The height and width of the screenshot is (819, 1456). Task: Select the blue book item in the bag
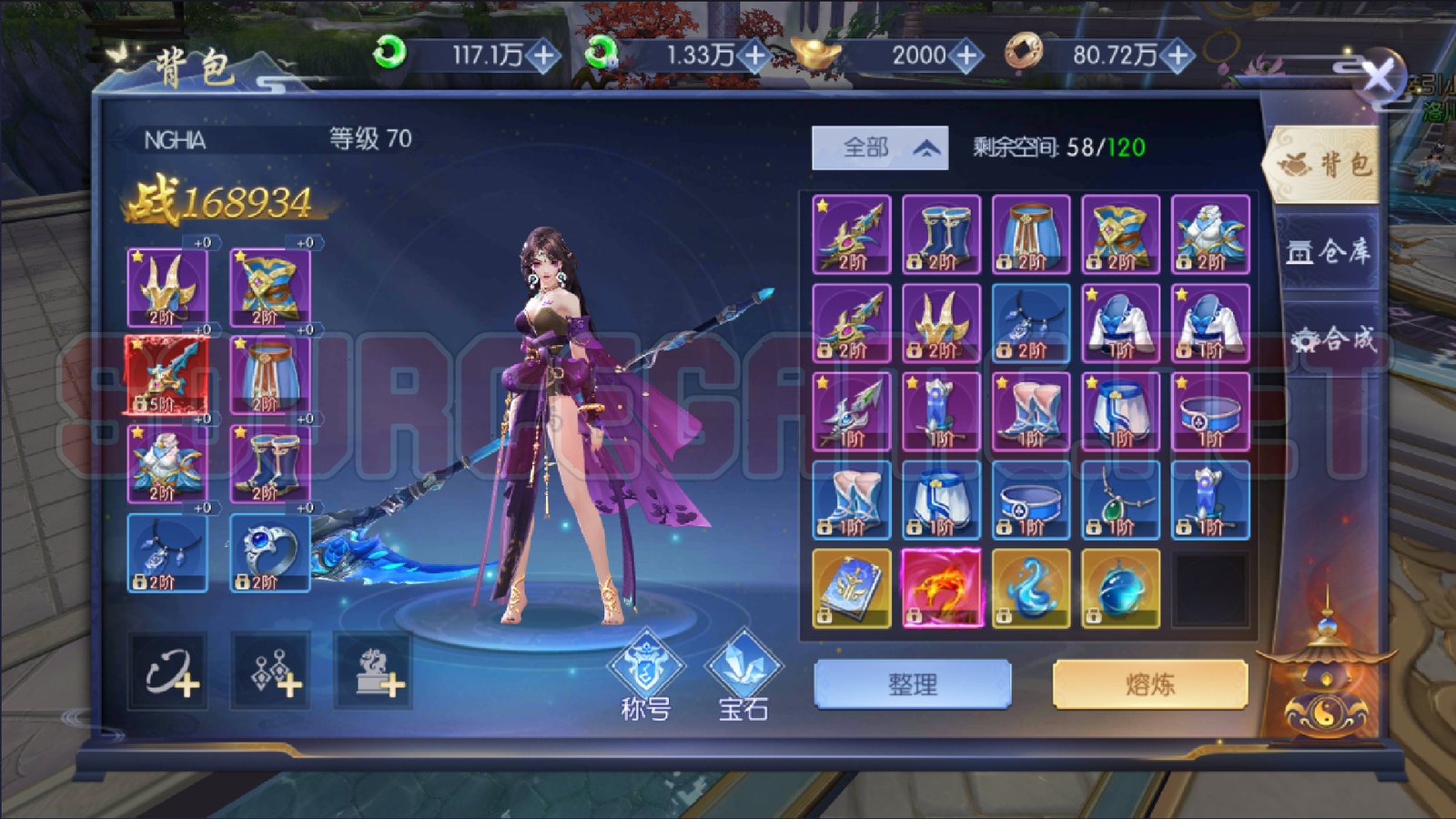tap(852, 588)
